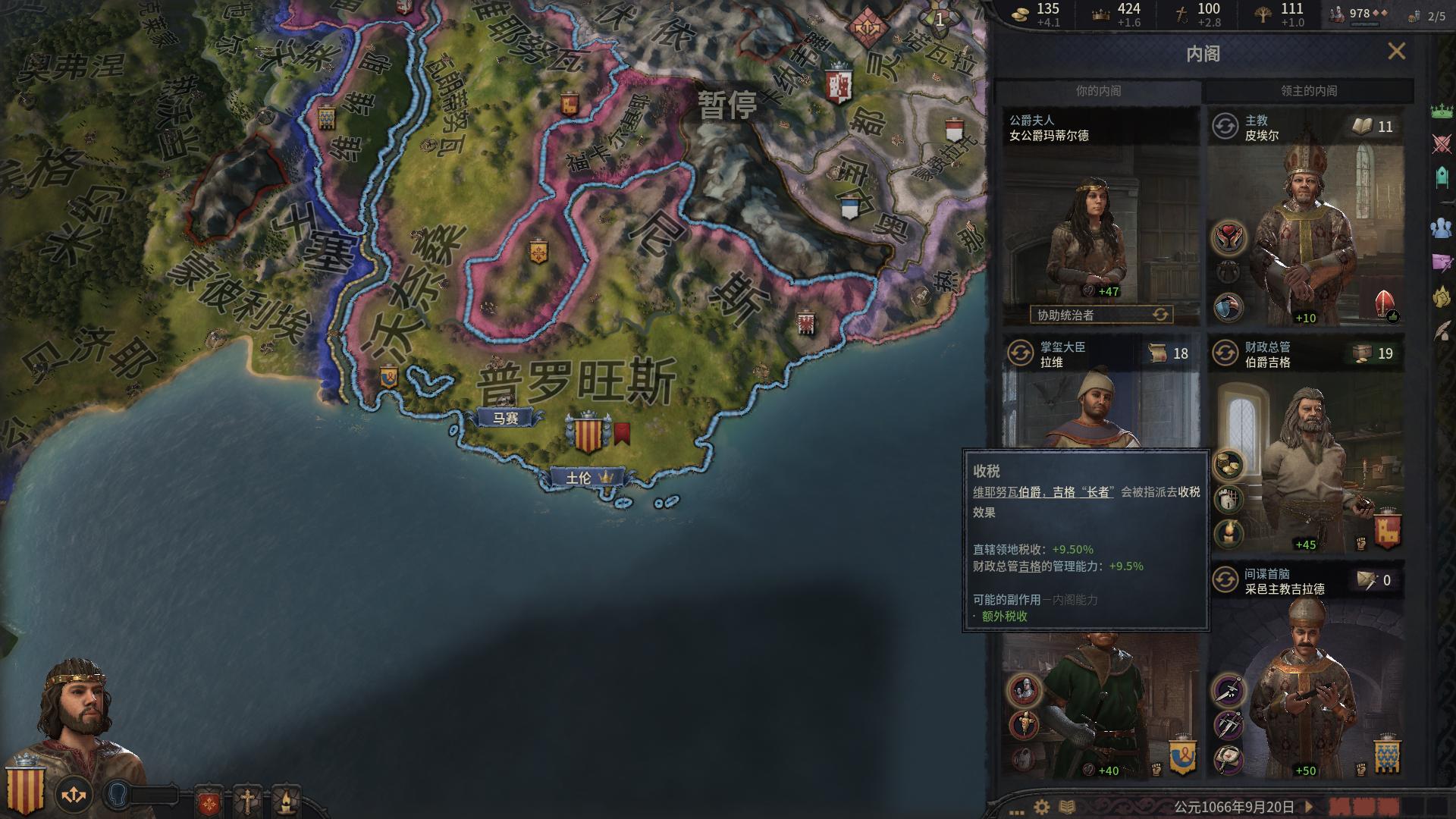Close the 内阁 council panel
The width and height of the screenshot is (1456, 819).
coord(1396,52)
